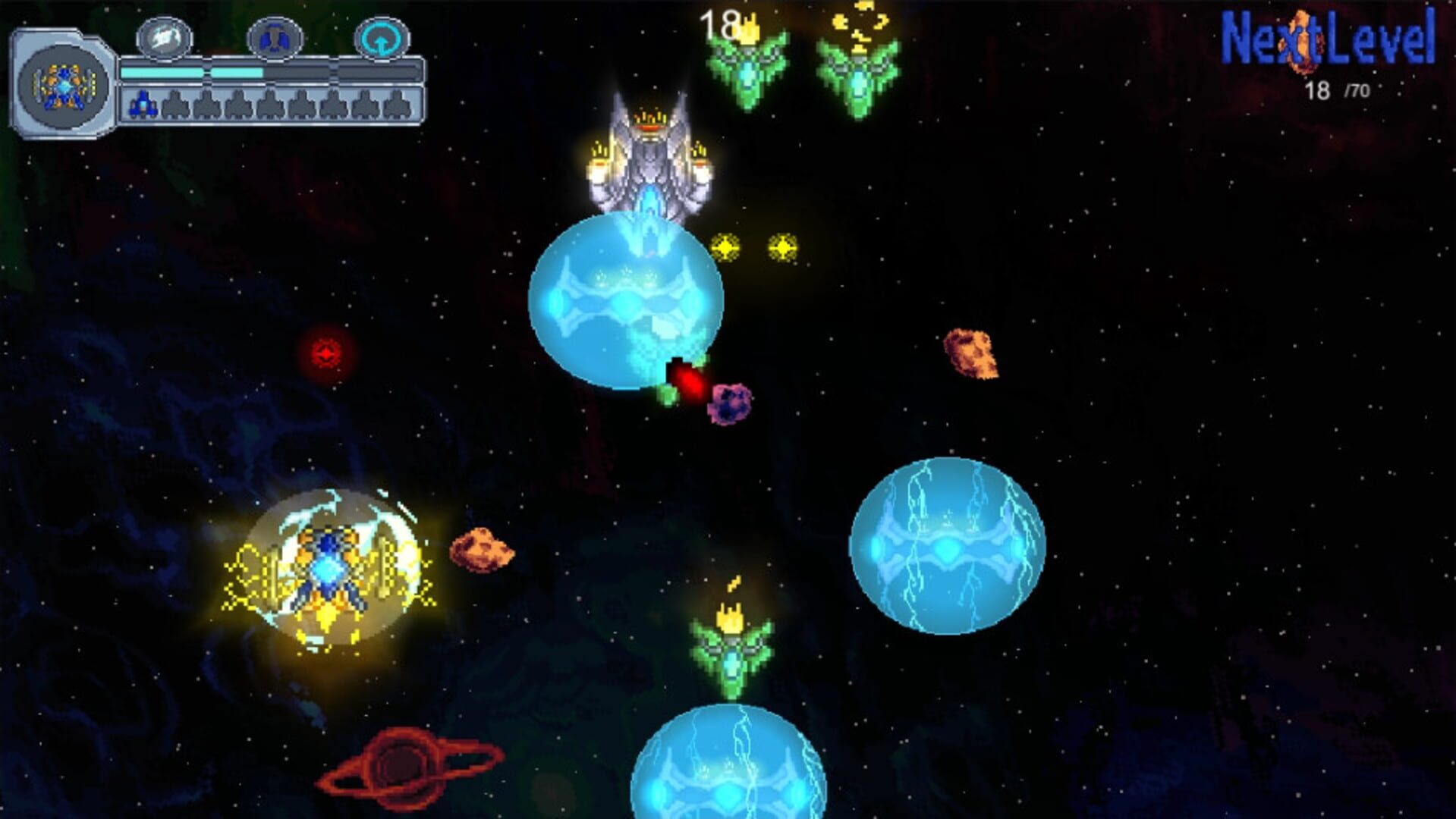The image size is (1456, 819).
Task: Activate the cyan restart arrow icon
Action: 382,36
